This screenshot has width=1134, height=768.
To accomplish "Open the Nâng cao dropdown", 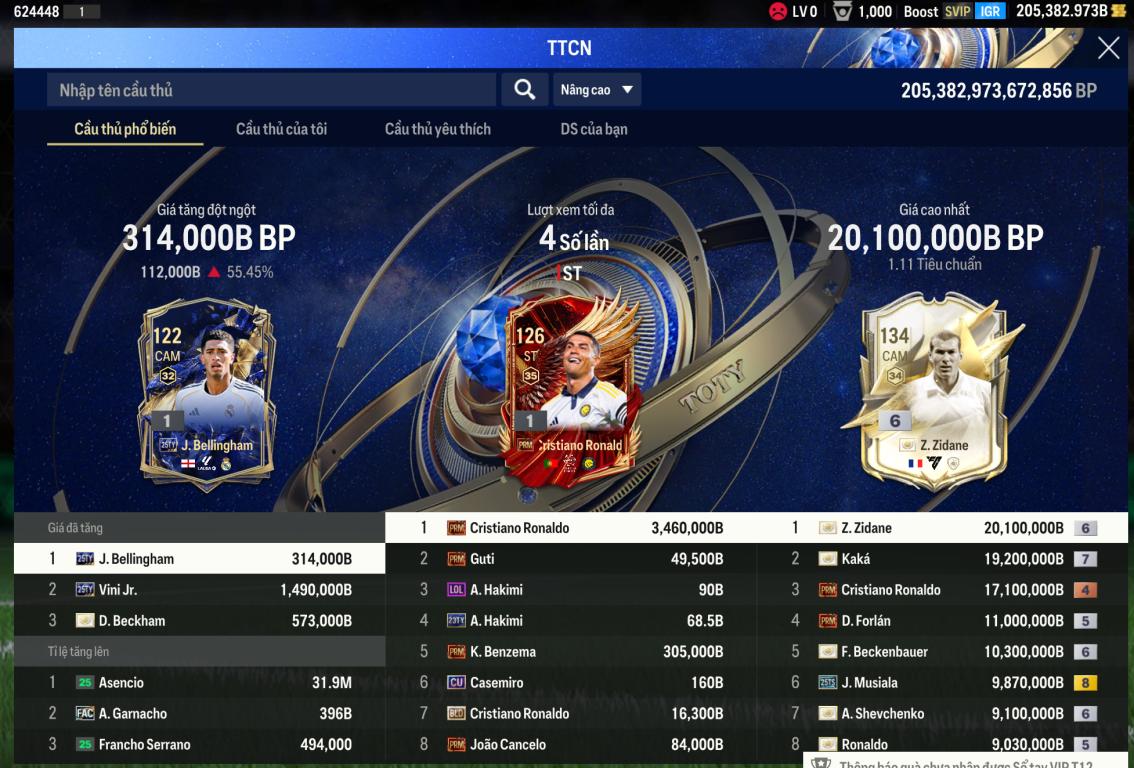I will pyautogui.click(x=597, y=90).
